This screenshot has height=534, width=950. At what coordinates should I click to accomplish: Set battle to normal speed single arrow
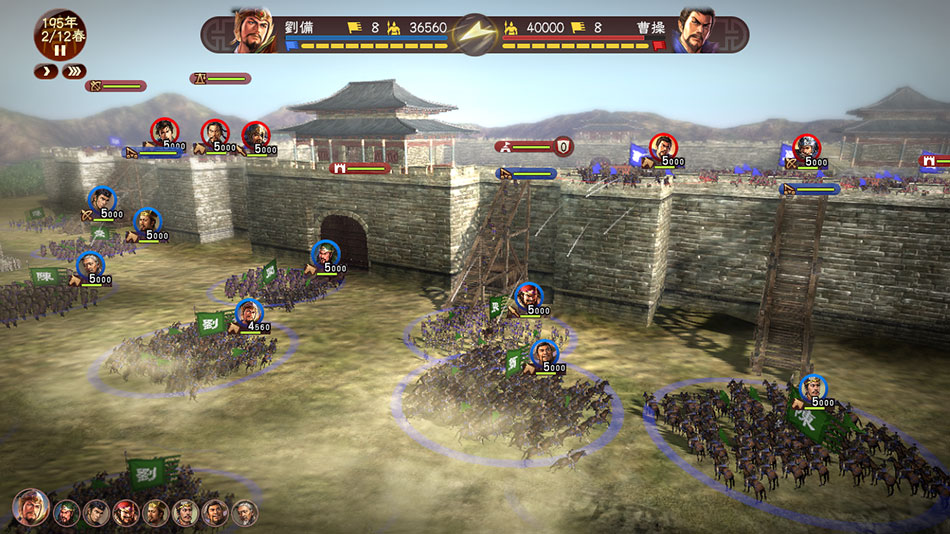point(46,71)
